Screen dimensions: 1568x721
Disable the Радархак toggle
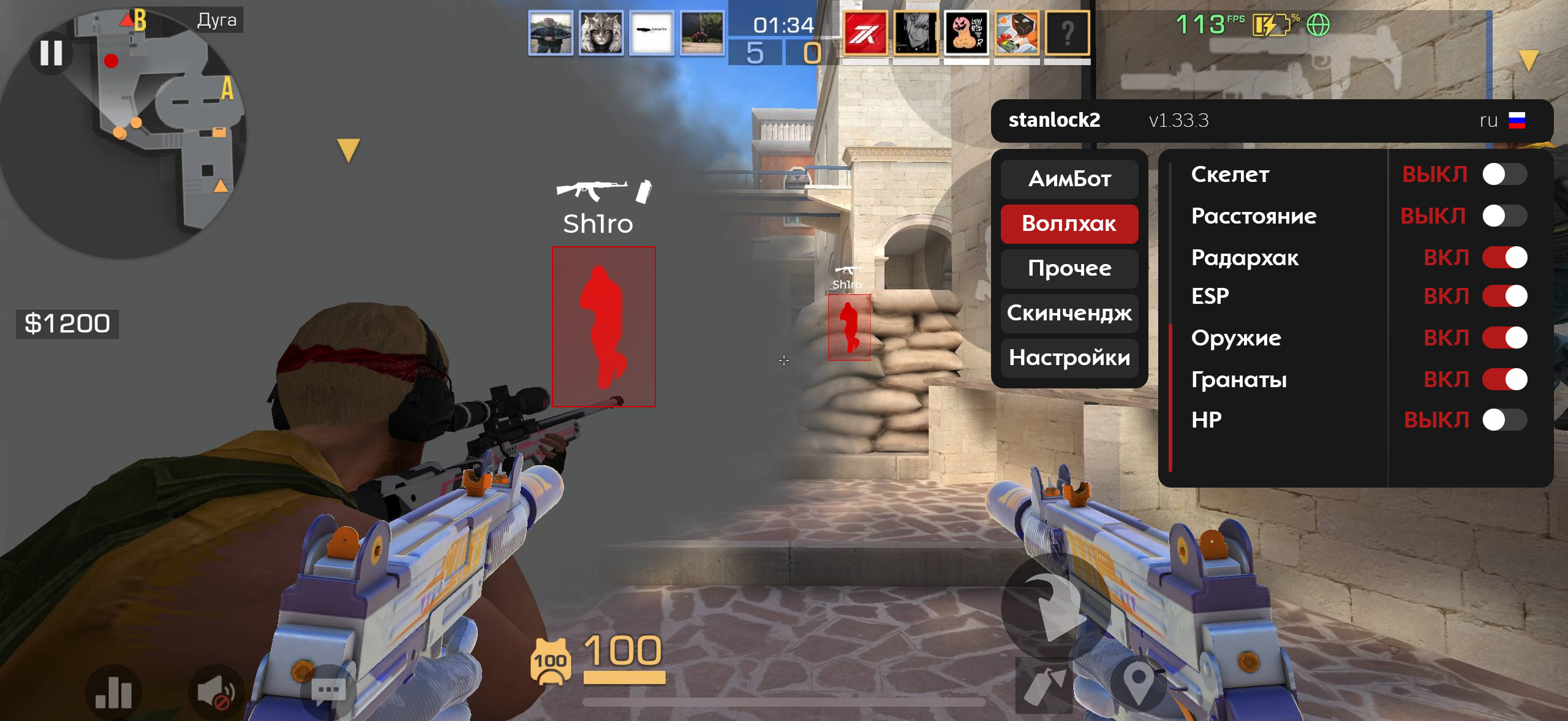(1504, 257)
